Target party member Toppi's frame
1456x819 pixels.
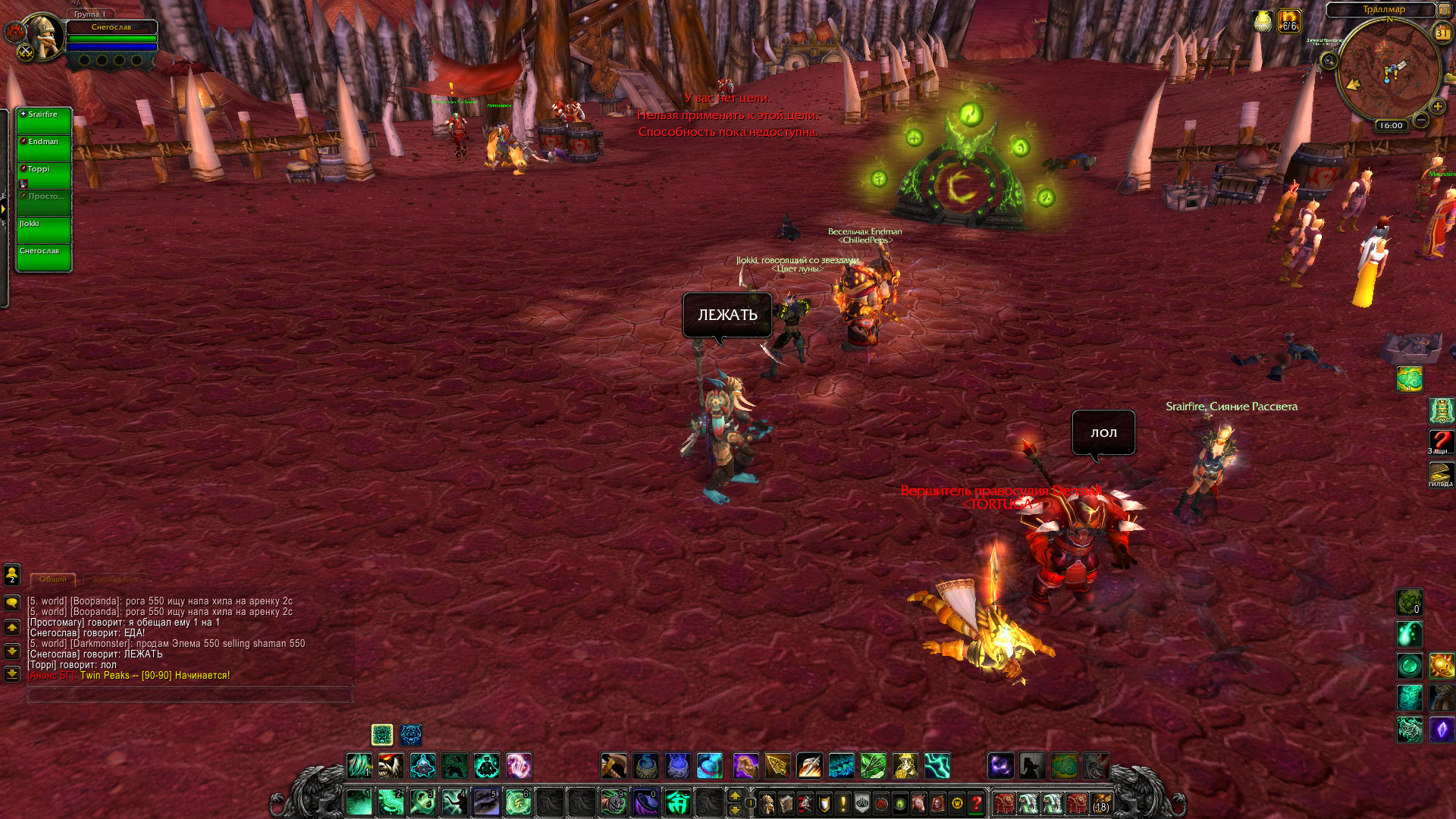[x=44, y=176]
